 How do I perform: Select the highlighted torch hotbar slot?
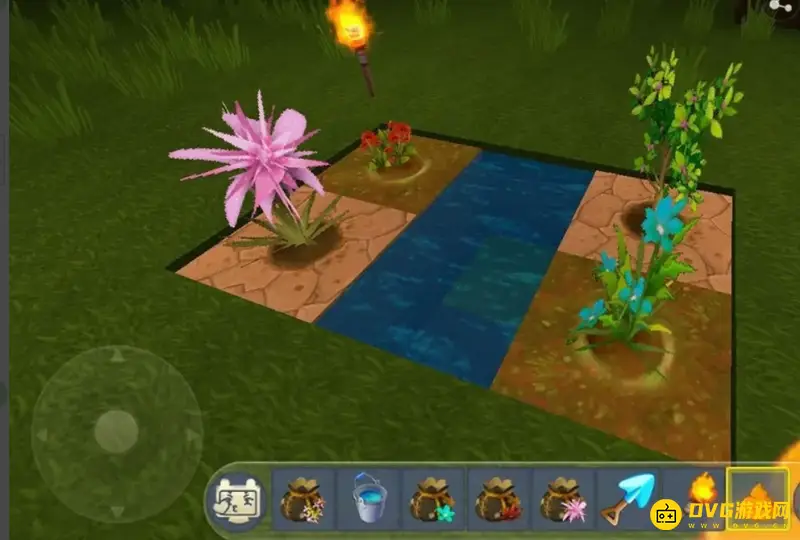(x=757, y=497)
